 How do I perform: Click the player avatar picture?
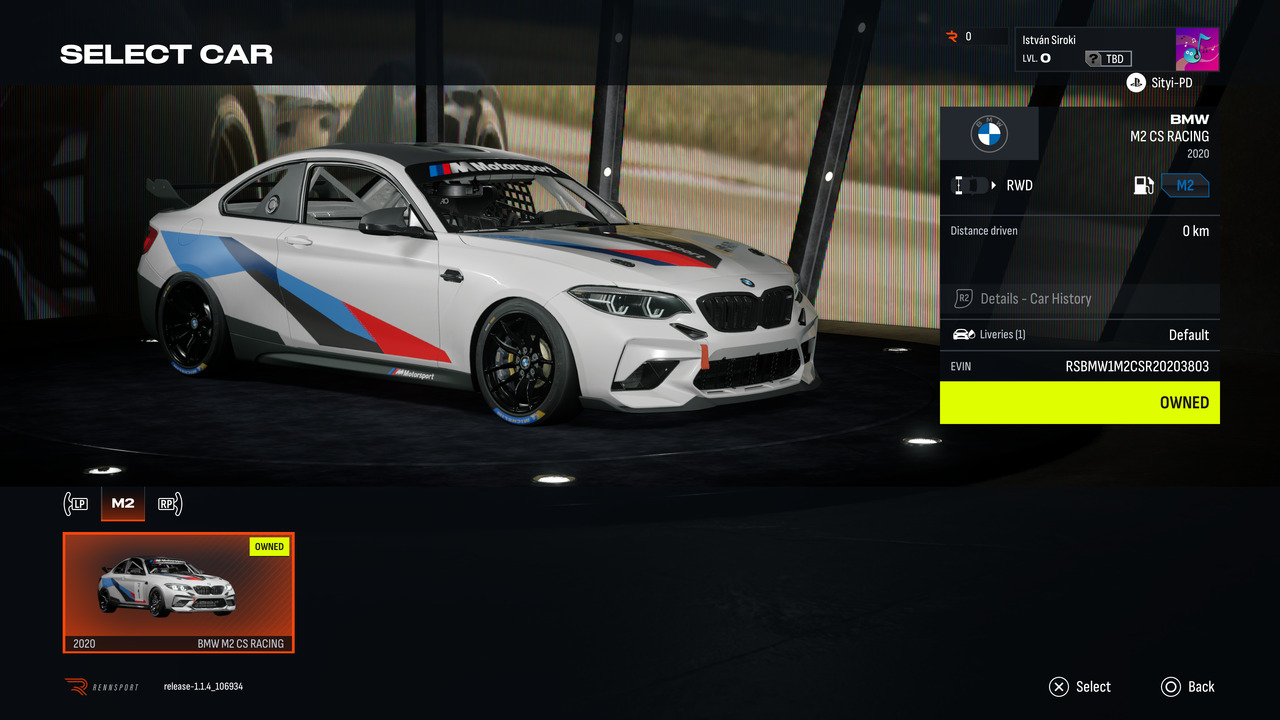(1197, 50)
